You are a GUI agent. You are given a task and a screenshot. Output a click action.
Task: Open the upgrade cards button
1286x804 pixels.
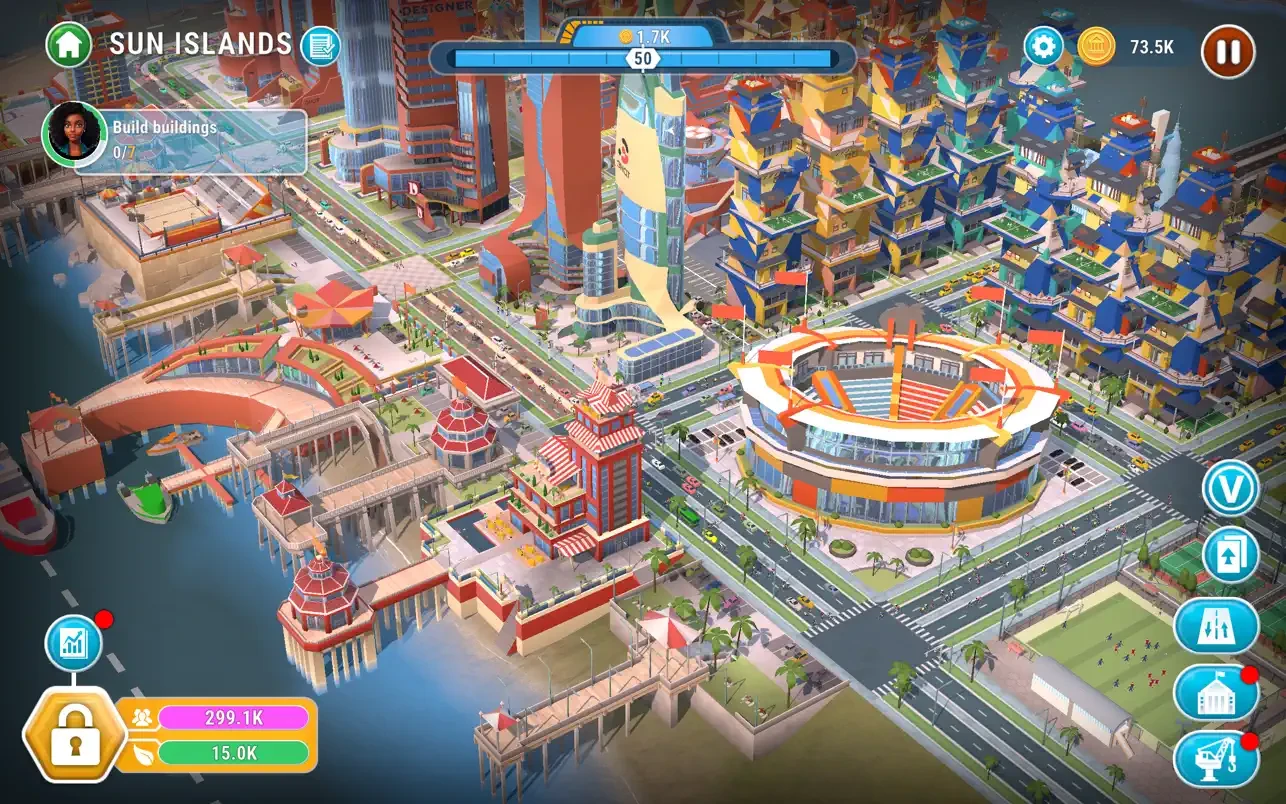tap(1230, 556)
